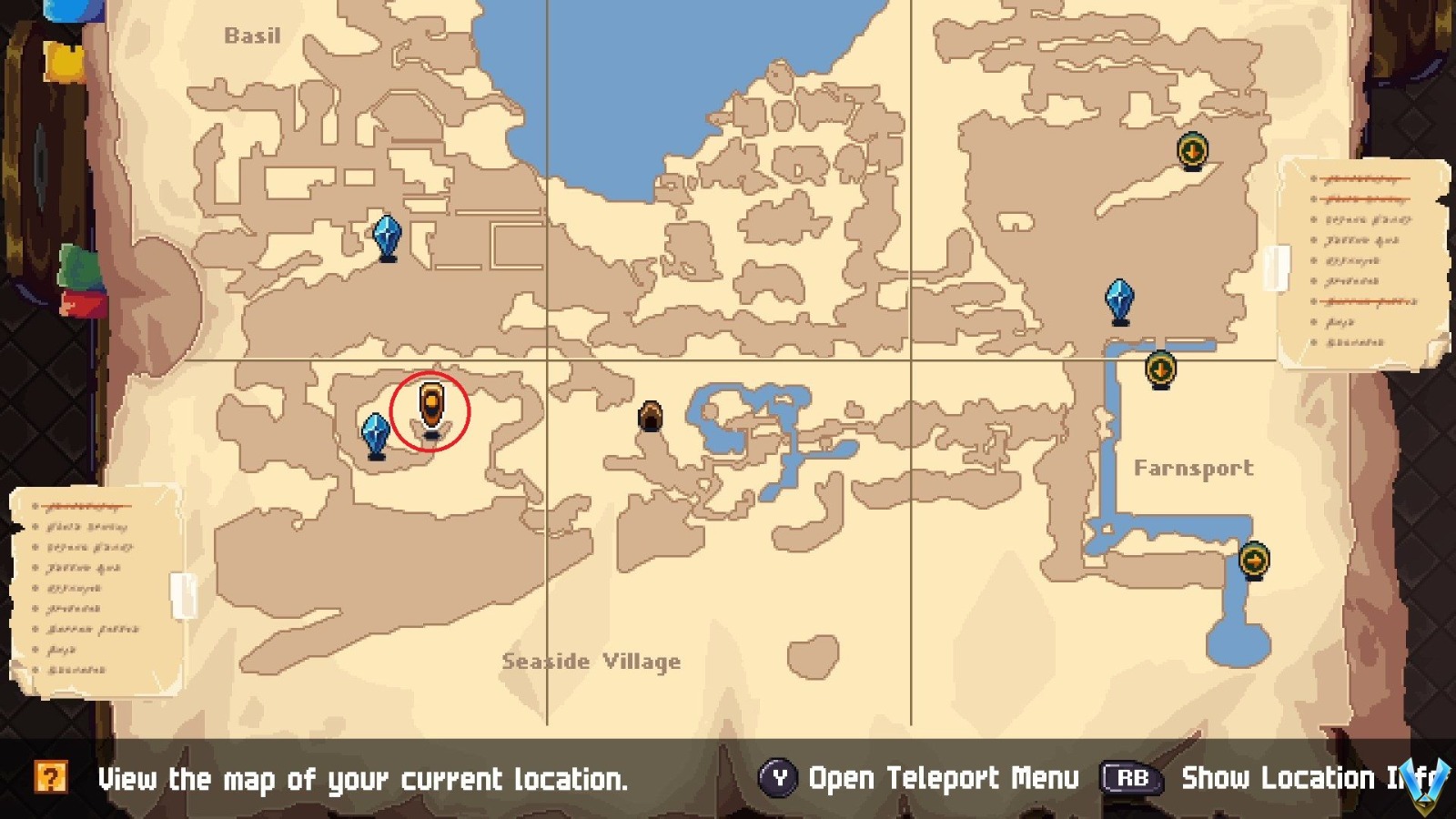
Task: Click the Farnsport region label
Action: [x=1193, y=469]
